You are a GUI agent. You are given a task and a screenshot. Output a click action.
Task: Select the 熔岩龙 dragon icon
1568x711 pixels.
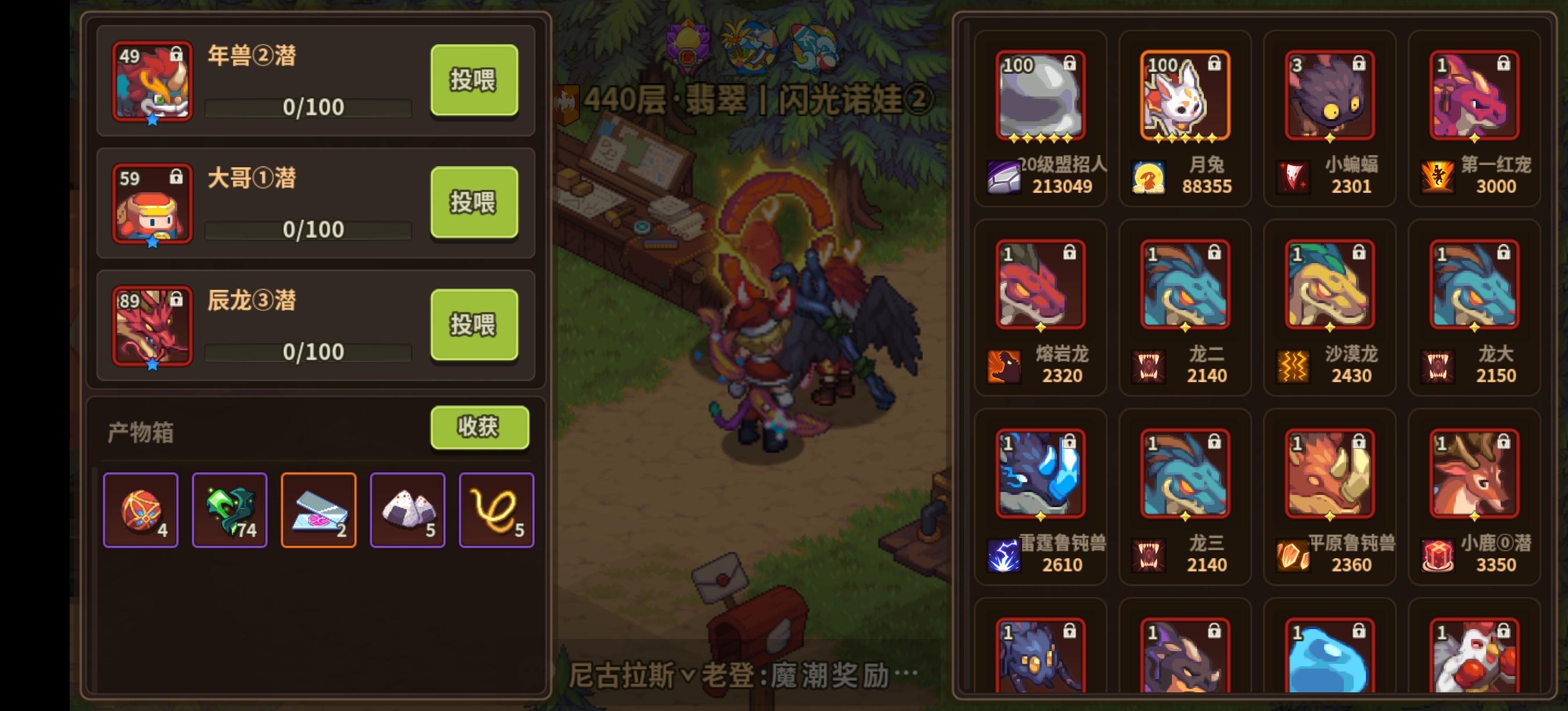pos(1041,283)
